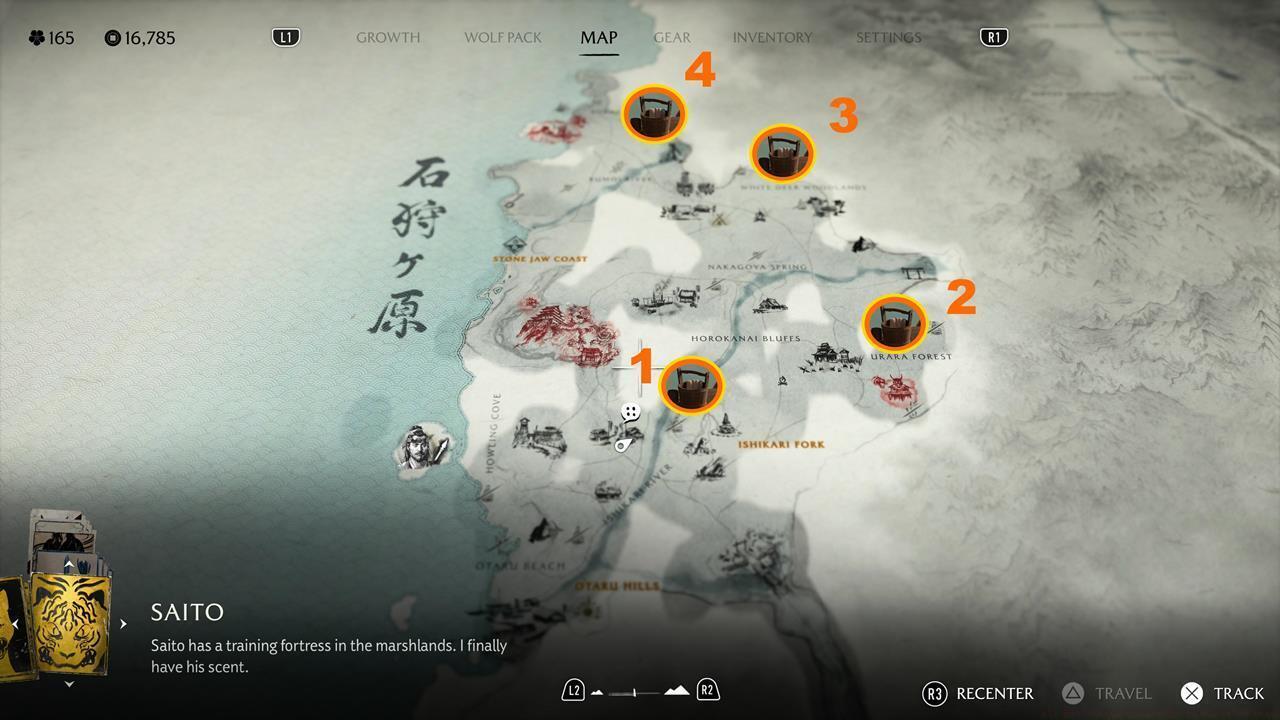The width and height of the screenshot is (1280, 720).
Task: Browse to the next card with the right arrow
Action: pyautogui.click(x=122, y=623)
